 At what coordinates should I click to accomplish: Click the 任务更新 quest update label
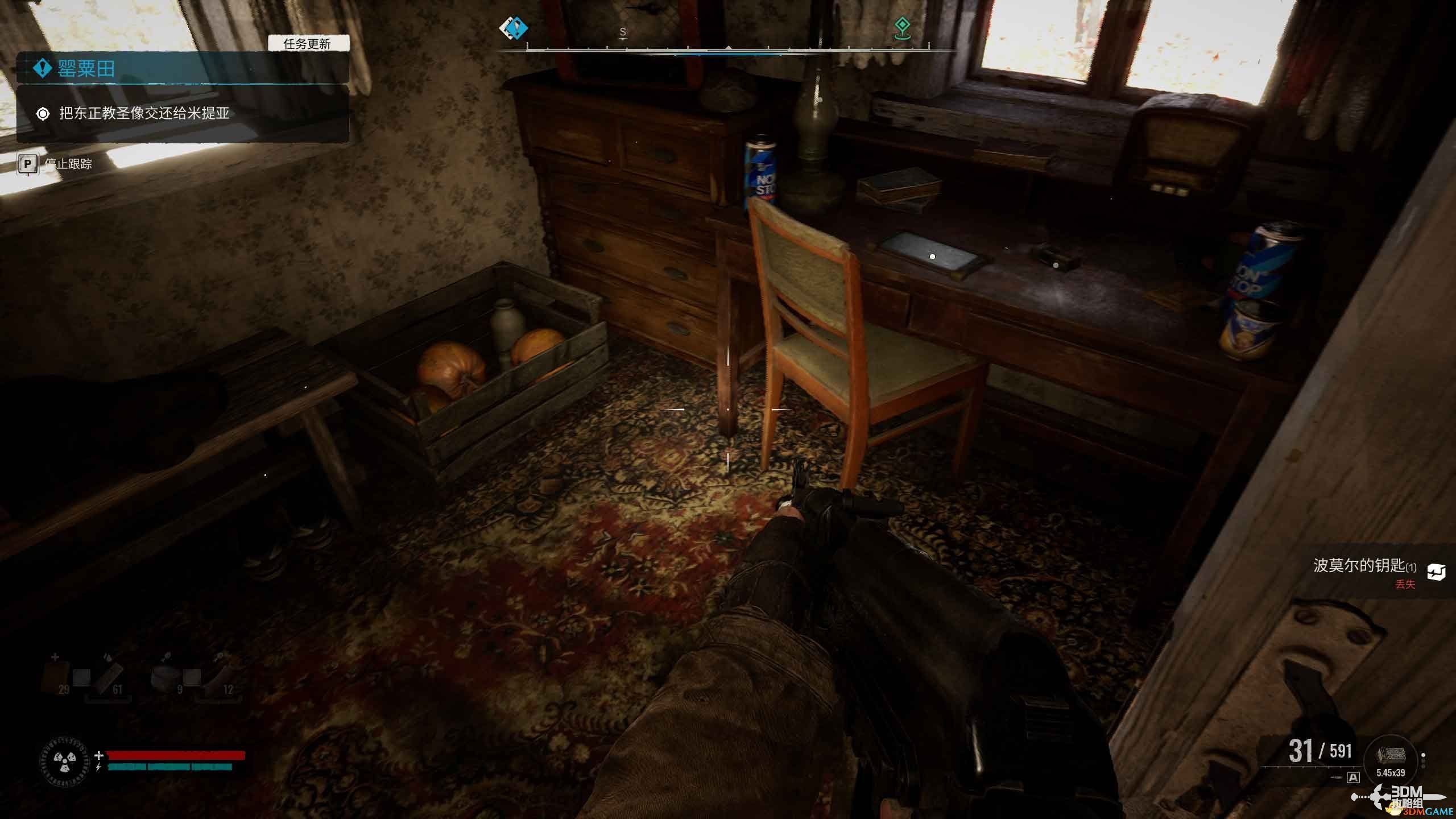(x=308, y=44)
